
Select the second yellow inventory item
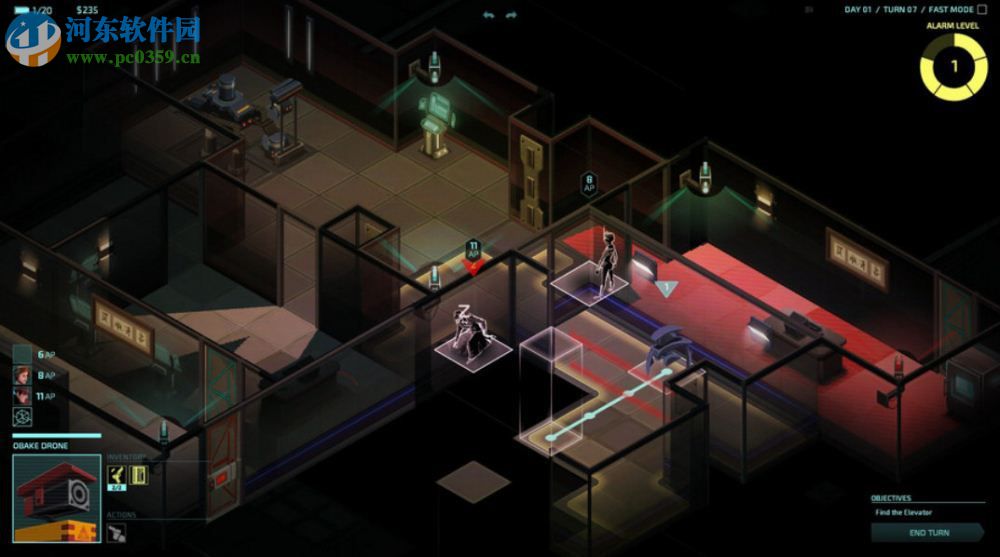coord(138,474)
